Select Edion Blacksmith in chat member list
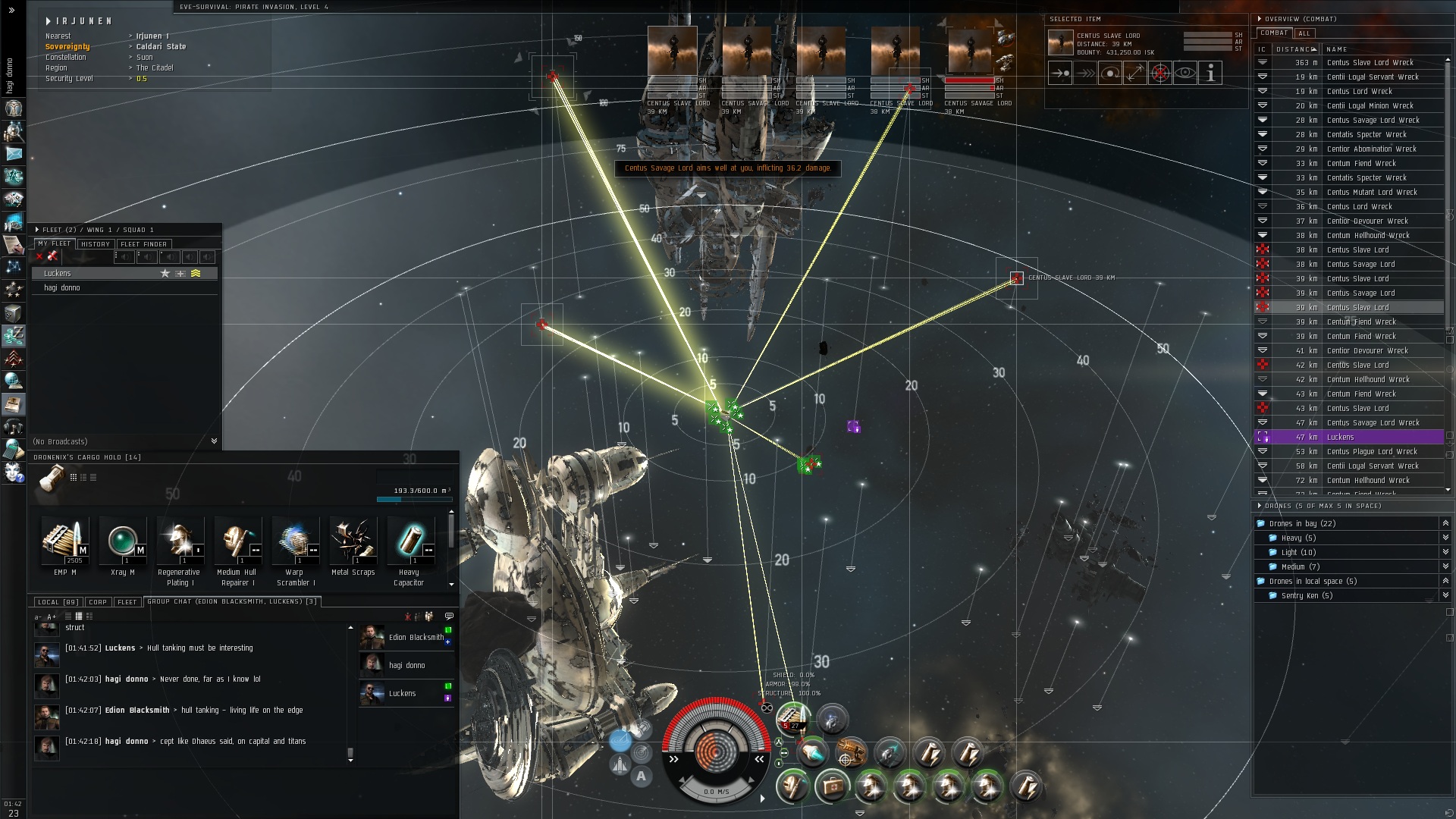The width and height of the screenshot is (1456, 819). tap(416, 638)
